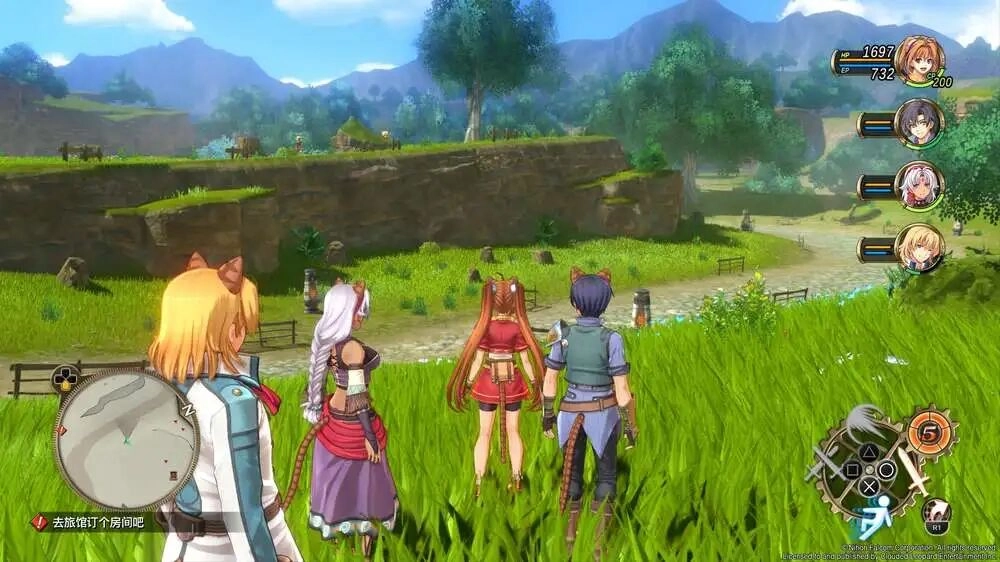
Task: Select the blonde party member portrait
Action: pos(918,247)
